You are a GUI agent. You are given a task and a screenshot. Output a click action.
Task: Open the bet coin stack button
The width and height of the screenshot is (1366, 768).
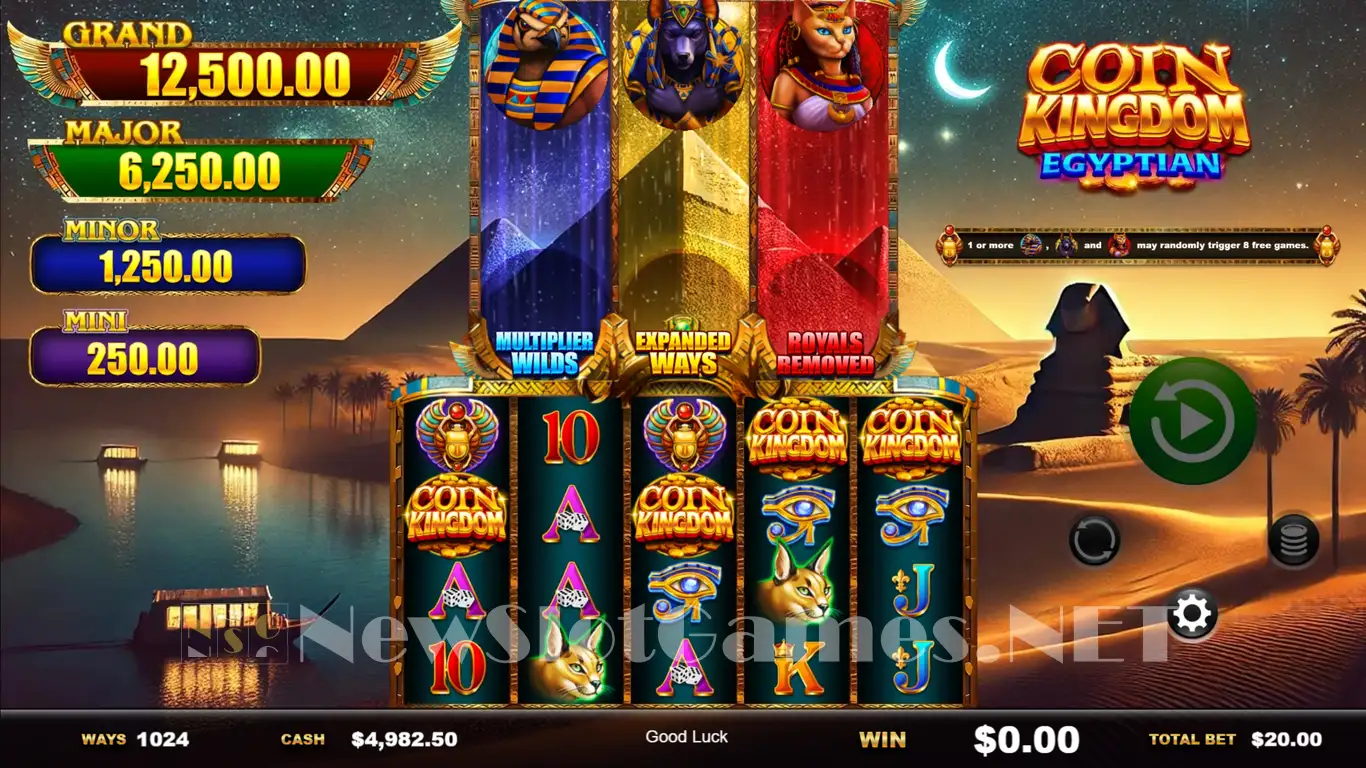(x=1293, y=541)
